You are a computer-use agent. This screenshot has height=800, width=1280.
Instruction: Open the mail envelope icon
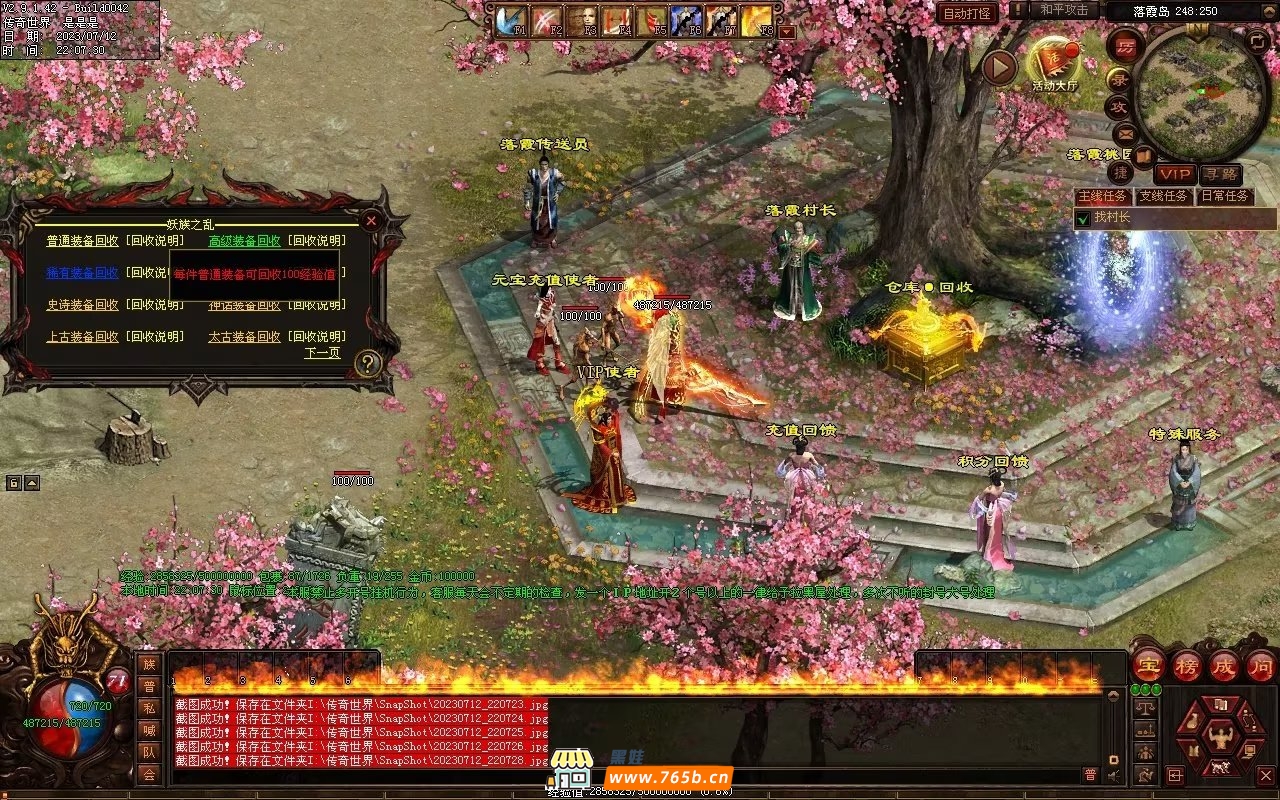tap(1125, 133)
